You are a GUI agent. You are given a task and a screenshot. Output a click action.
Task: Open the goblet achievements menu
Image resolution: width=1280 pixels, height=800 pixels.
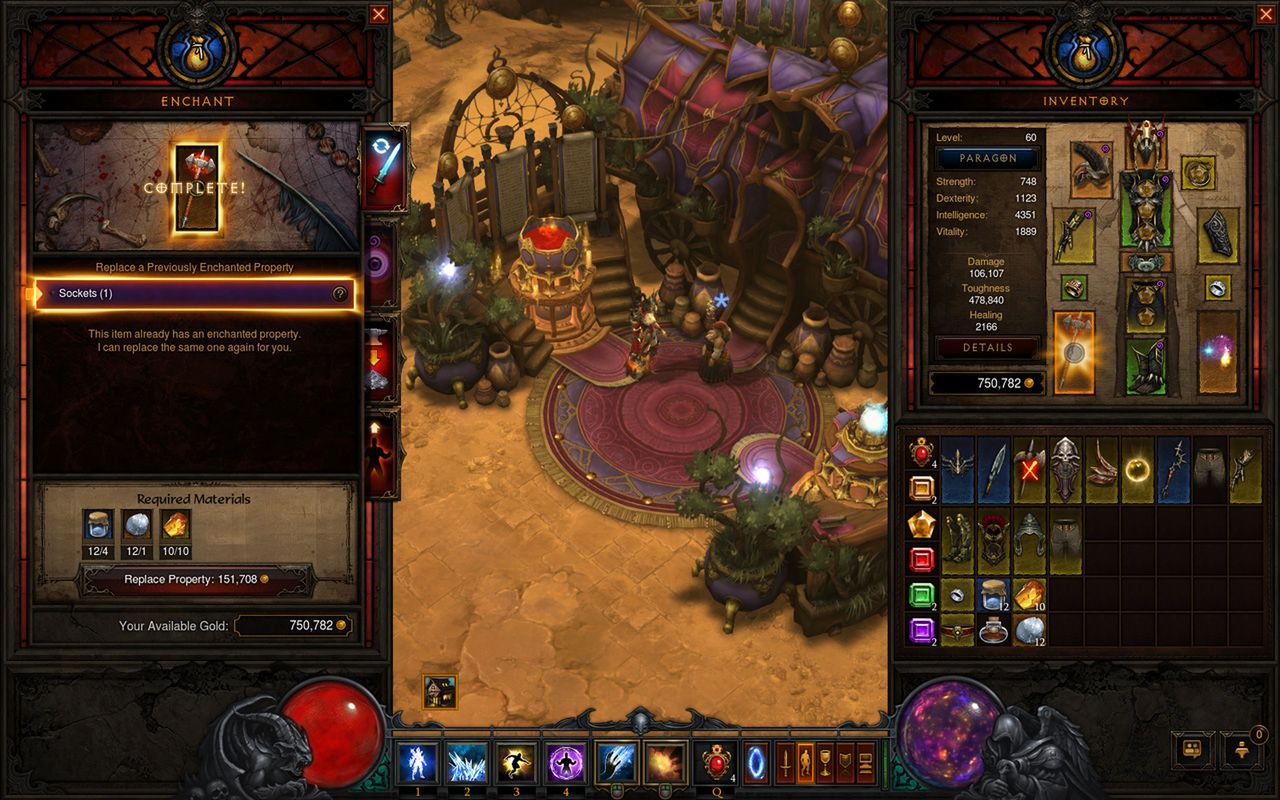[825, 763]
